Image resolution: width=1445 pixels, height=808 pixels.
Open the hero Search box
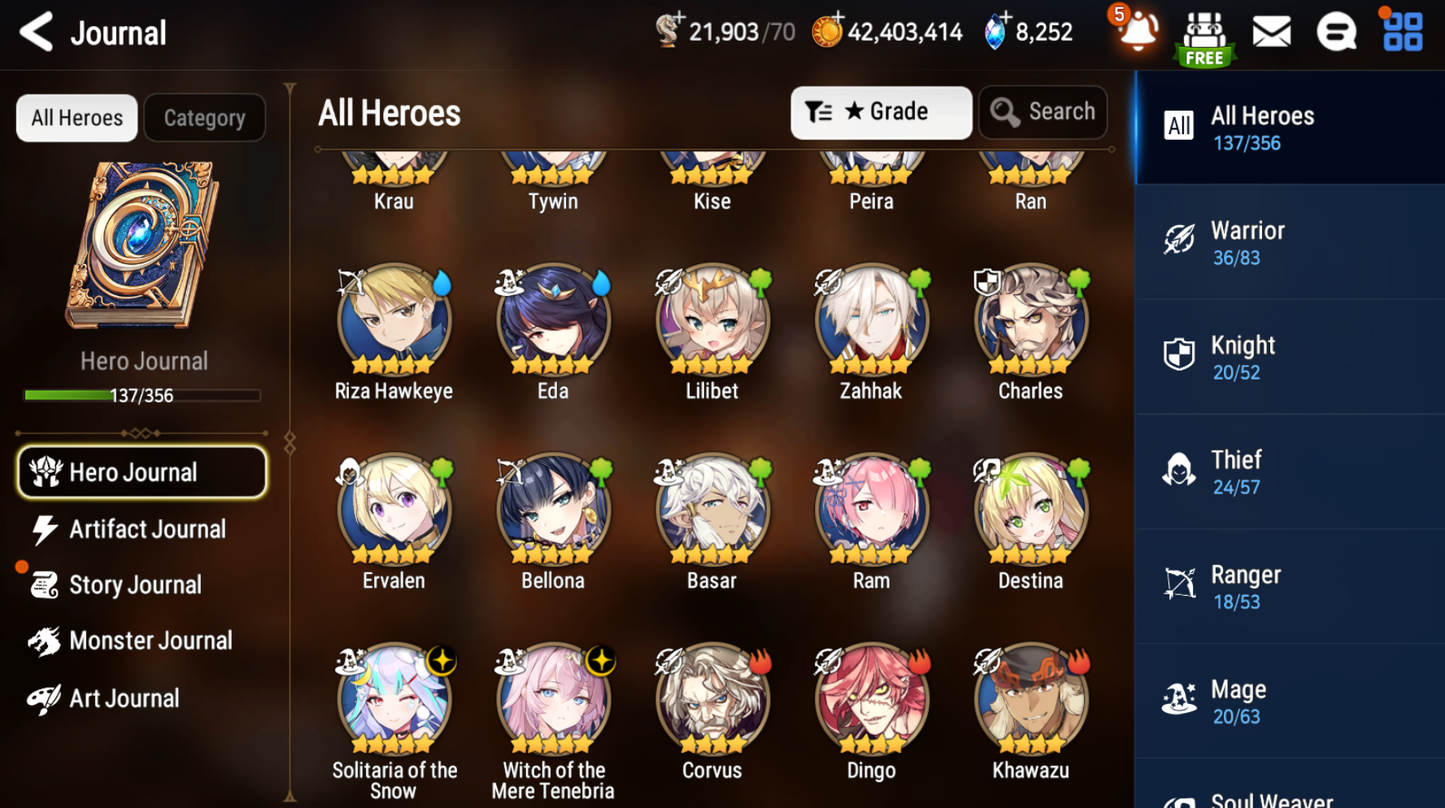[1043, 112]
